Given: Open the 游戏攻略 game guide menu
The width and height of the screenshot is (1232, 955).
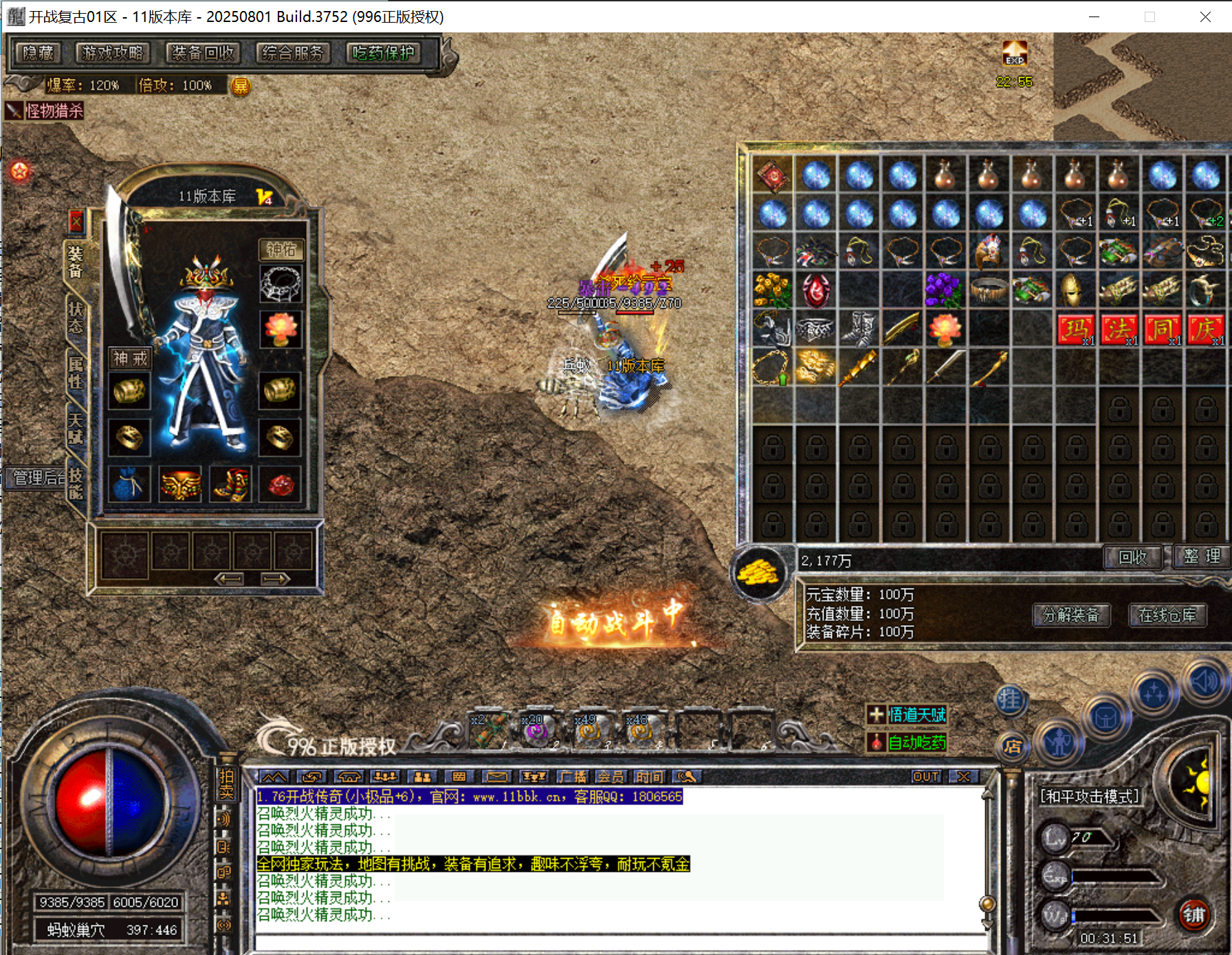Looking at the screenshot, I should tap(112, 53).
